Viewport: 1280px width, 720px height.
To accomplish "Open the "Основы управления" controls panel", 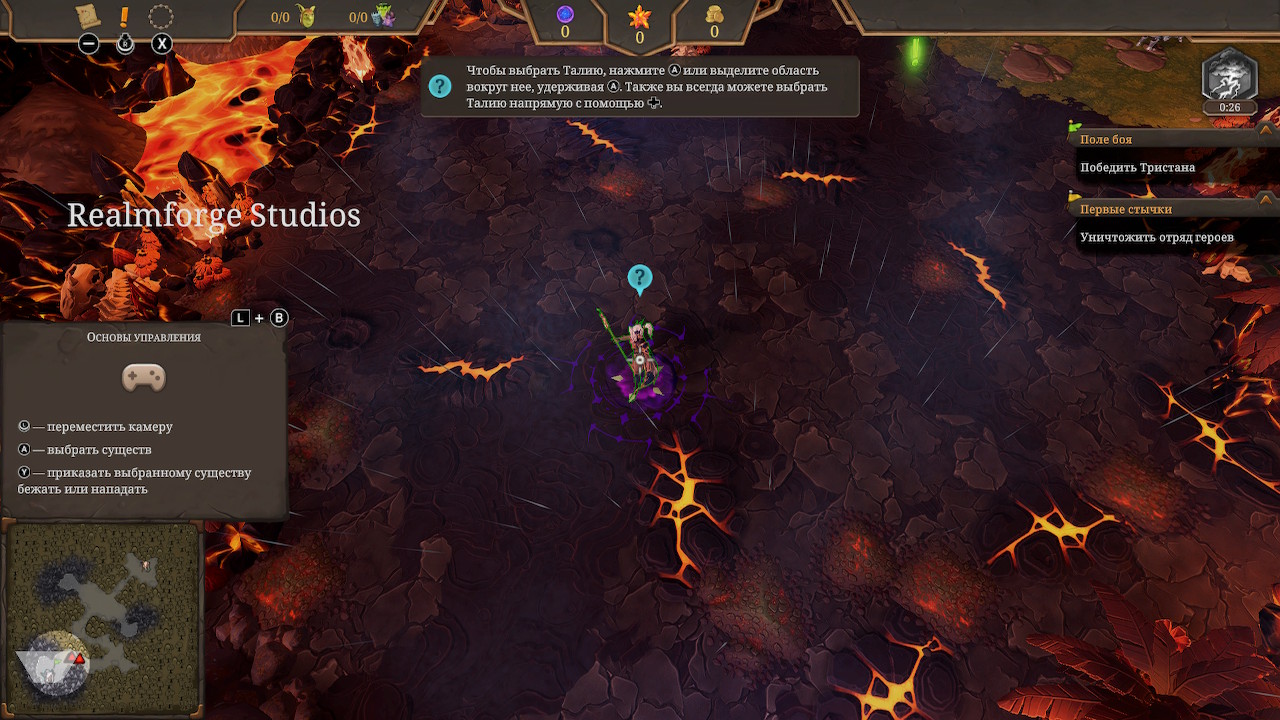I will pos(143,337).
